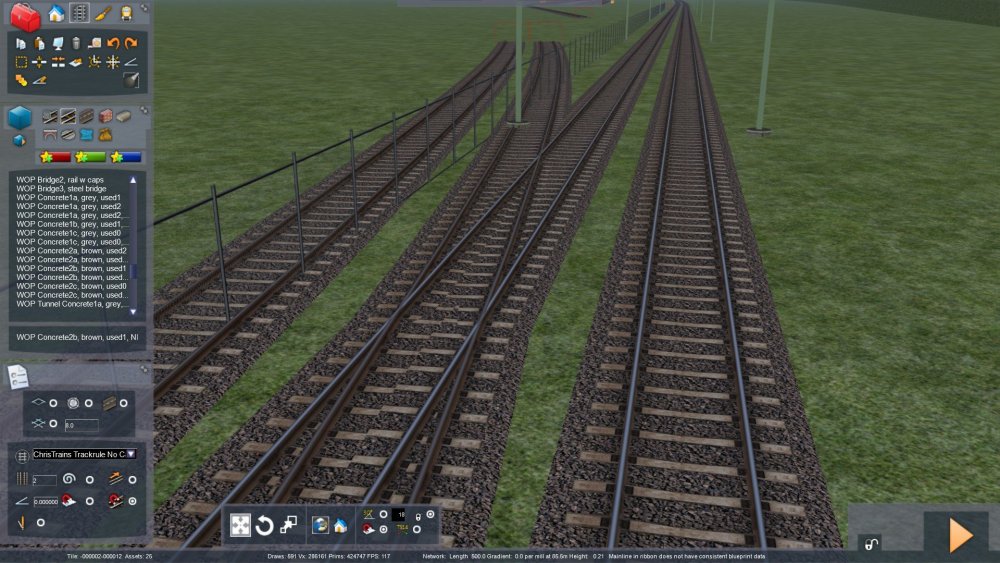Image resolution: width=1000 pixels, height=563 pixels.
Task: Toggle the padlock icon beside the play button
Action: click(x=871, y=544)
